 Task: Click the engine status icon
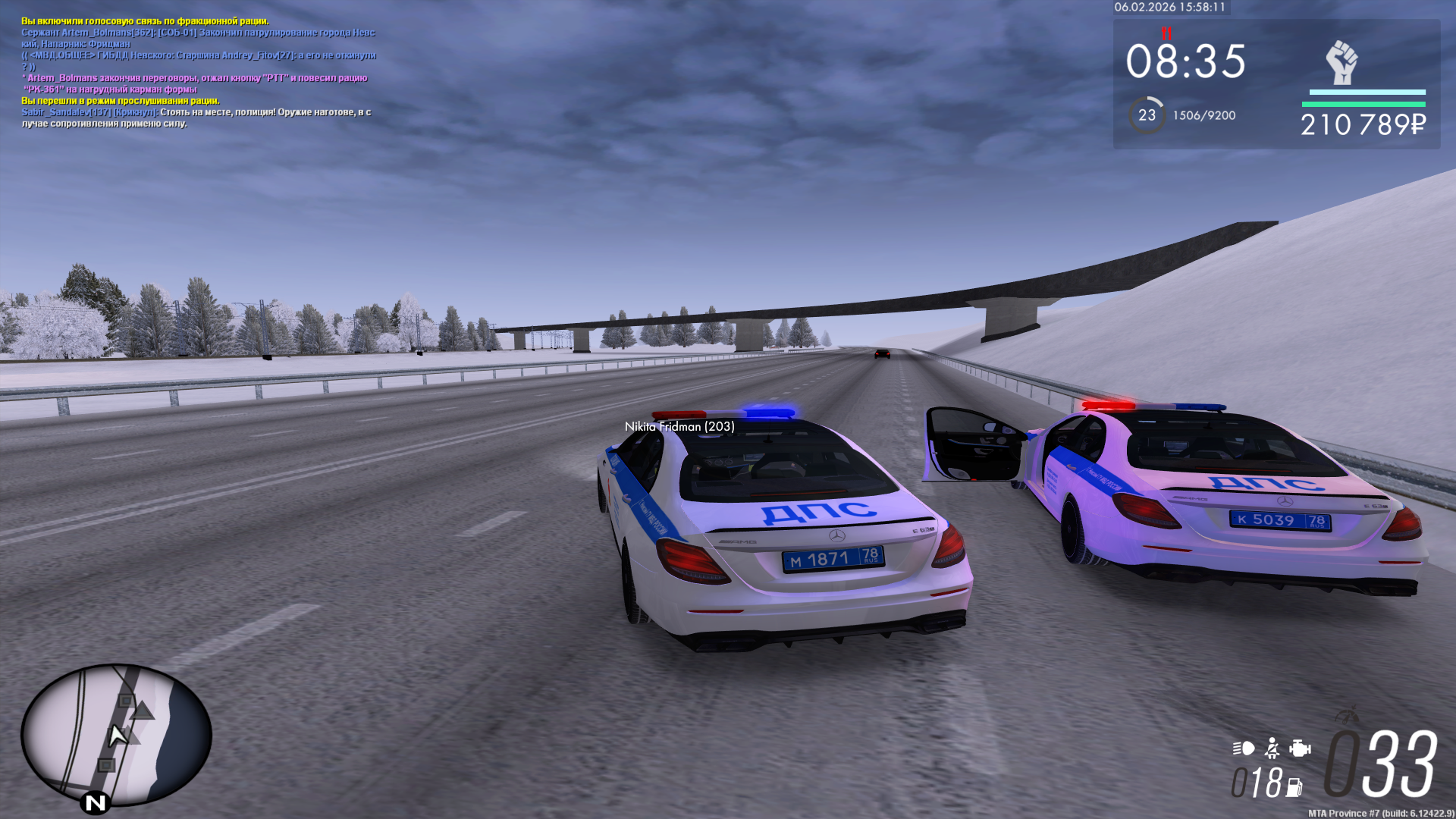pyautogui.click(x=1300, y=748)
